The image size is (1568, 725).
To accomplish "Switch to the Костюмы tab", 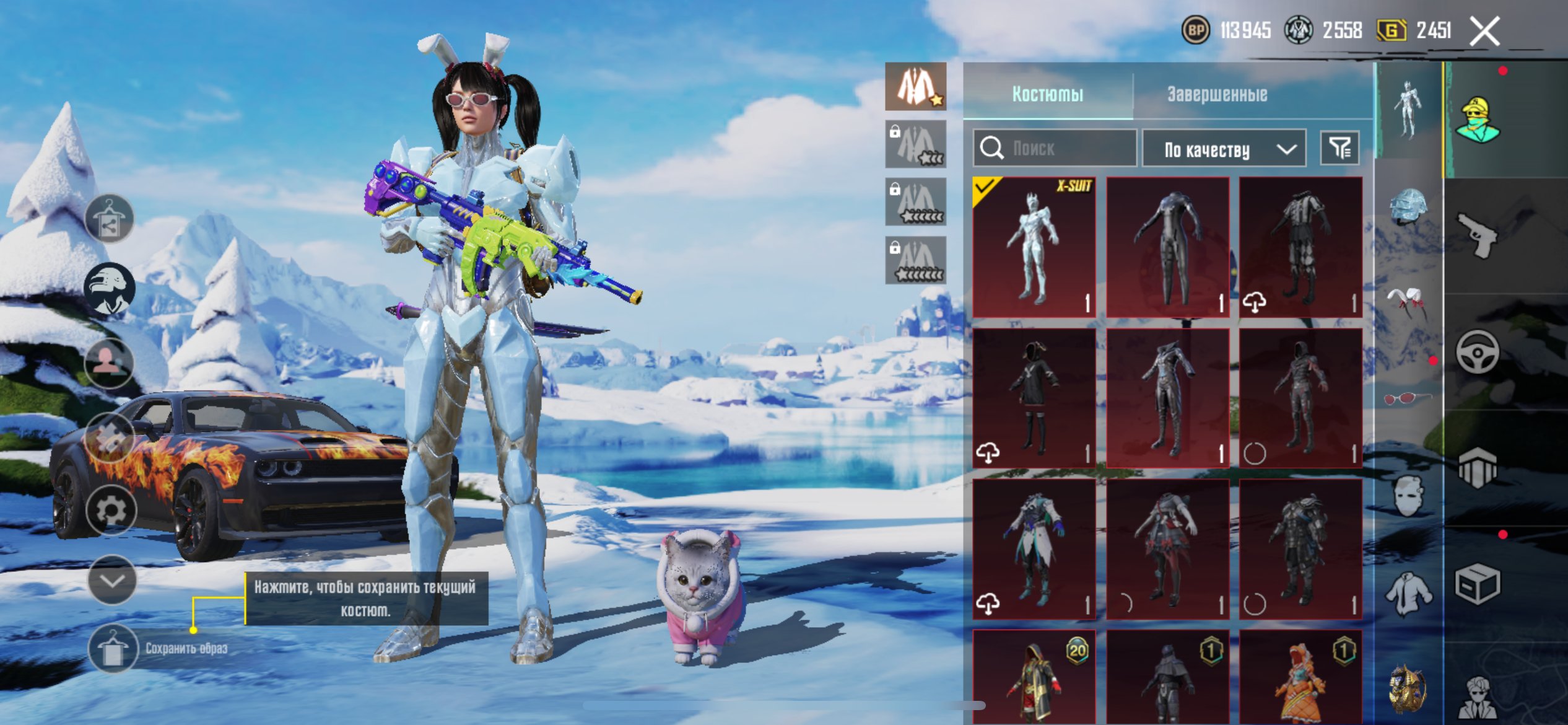I will pyautogui.click(x=1047, y=94).
